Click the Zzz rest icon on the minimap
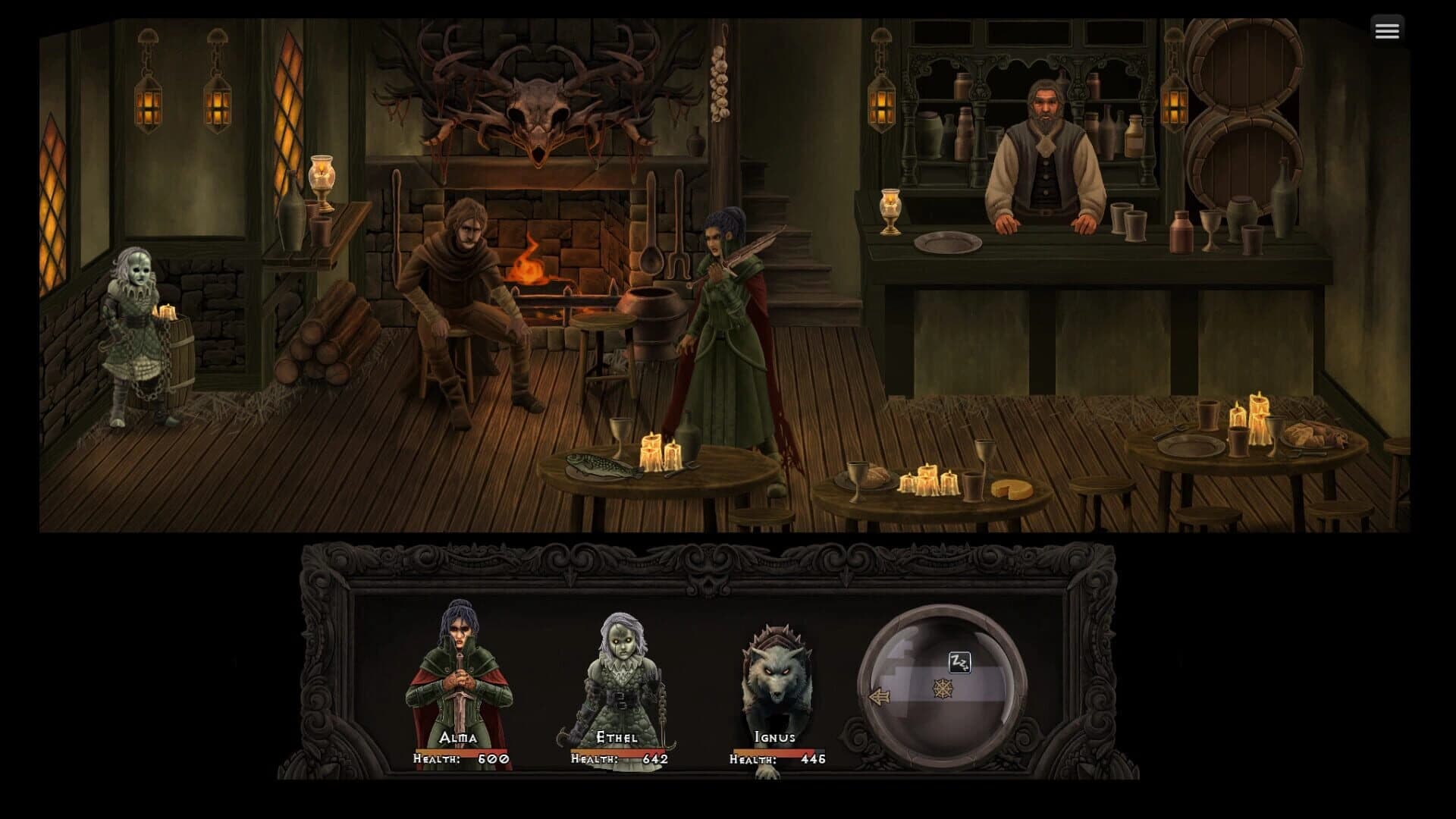 958,664
